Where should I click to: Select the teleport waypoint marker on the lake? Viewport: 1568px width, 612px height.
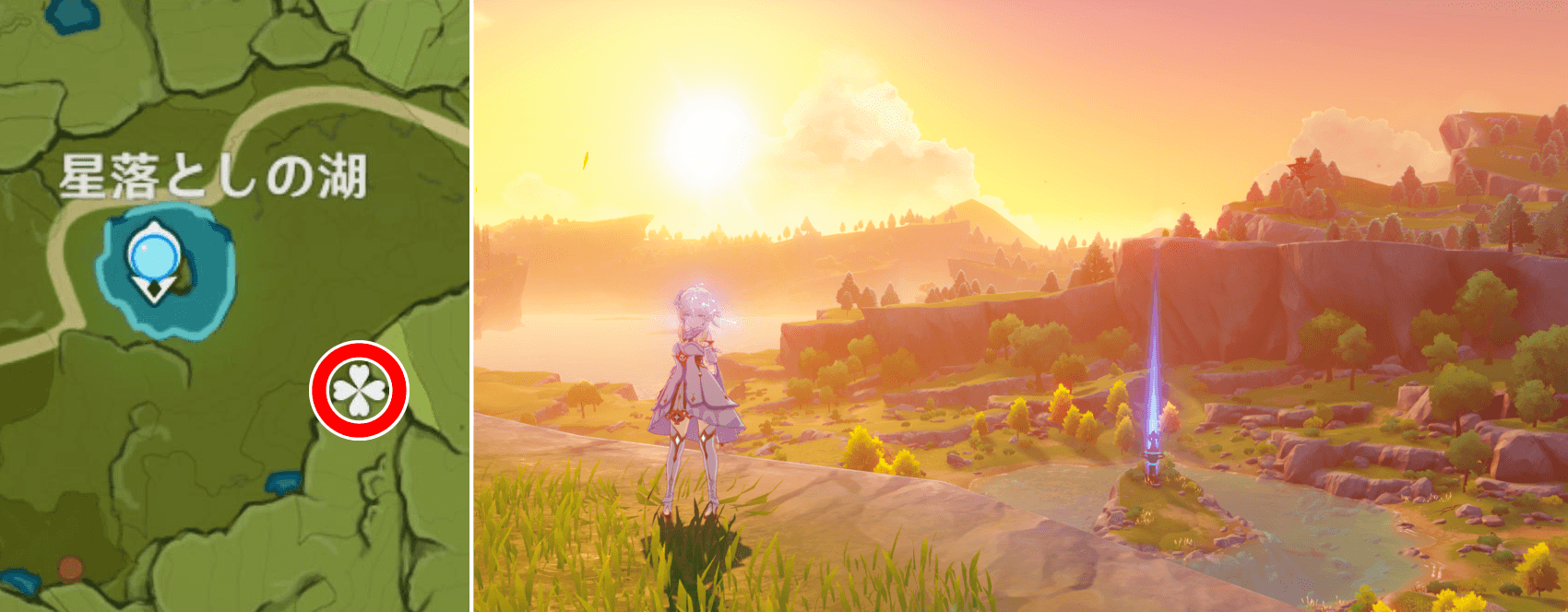(152, 260)
